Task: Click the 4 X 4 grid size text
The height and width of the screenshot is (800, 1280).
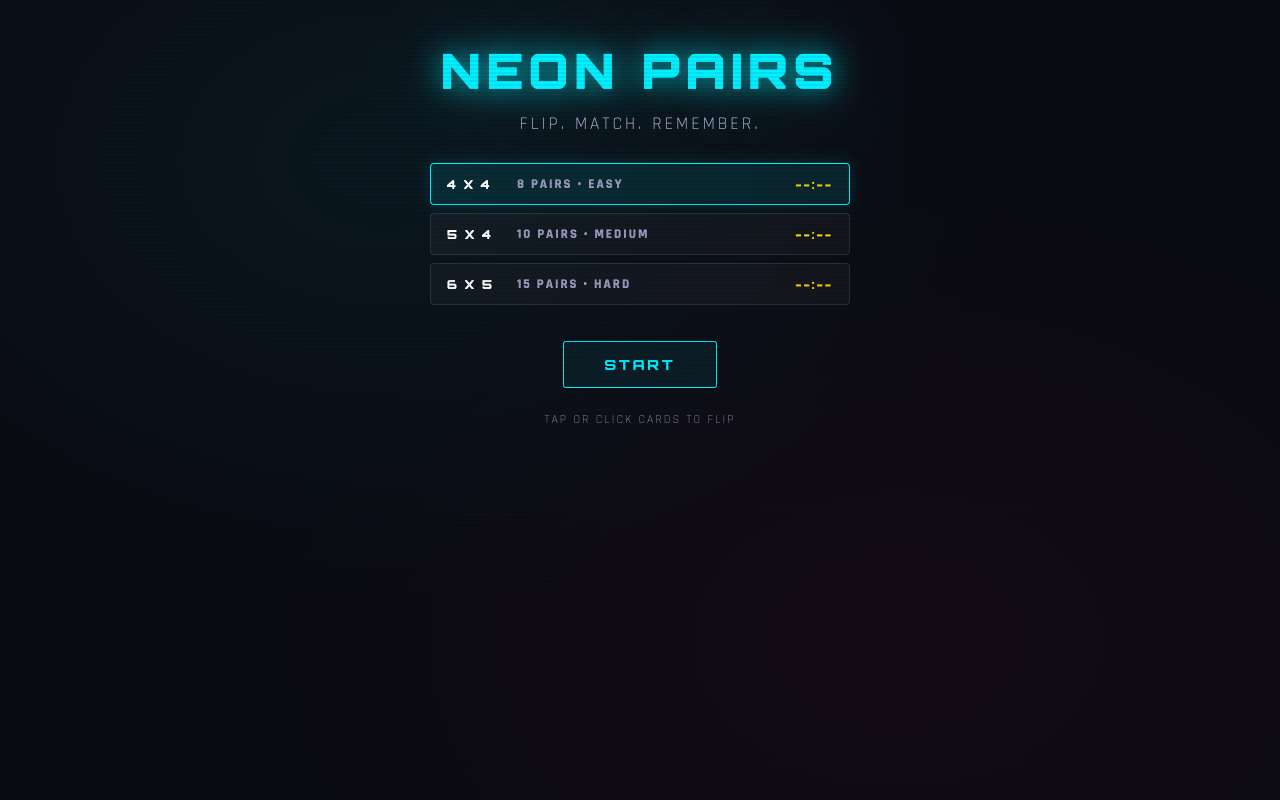Action: [469, 184]
